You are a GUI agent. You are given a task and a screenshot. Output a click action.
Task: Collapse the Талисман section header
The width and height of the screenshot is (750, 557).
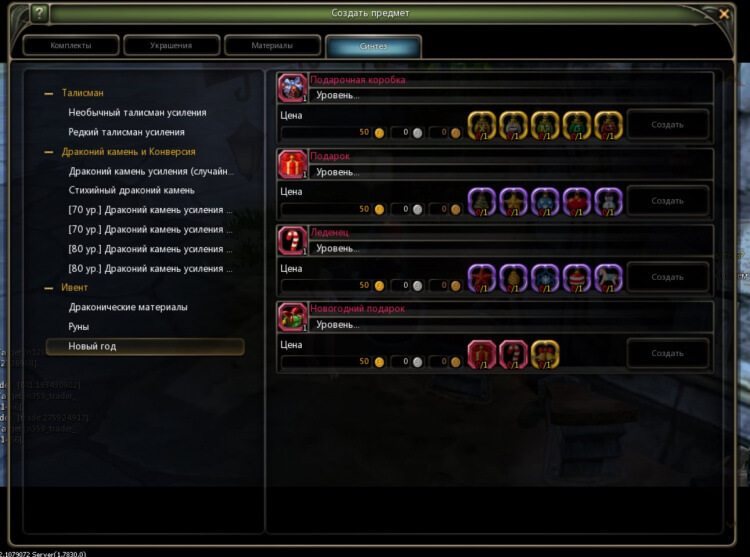point(82,93)
